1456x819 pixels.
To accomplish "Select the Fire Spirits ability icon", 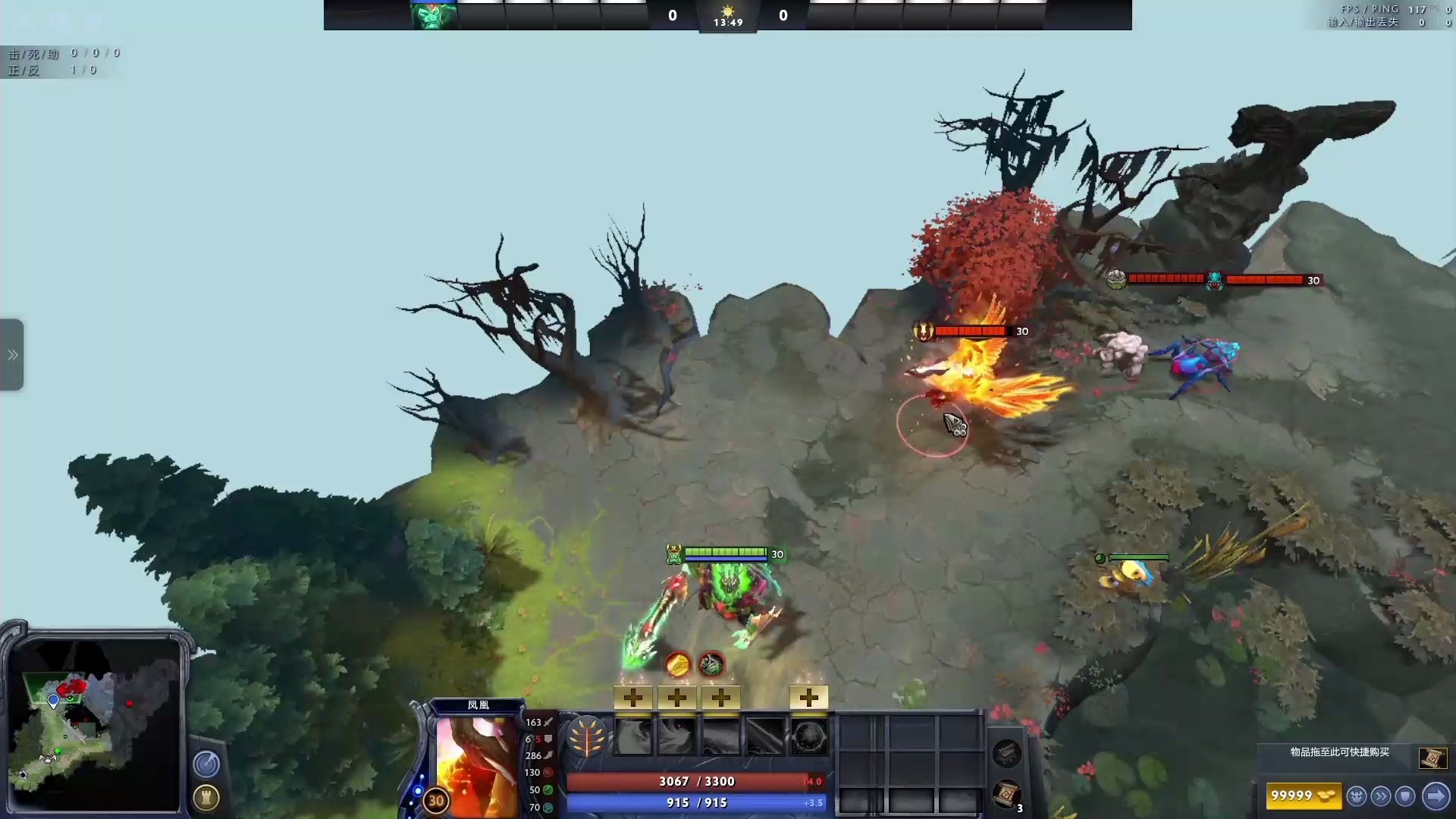I will [x=679, y=736].
